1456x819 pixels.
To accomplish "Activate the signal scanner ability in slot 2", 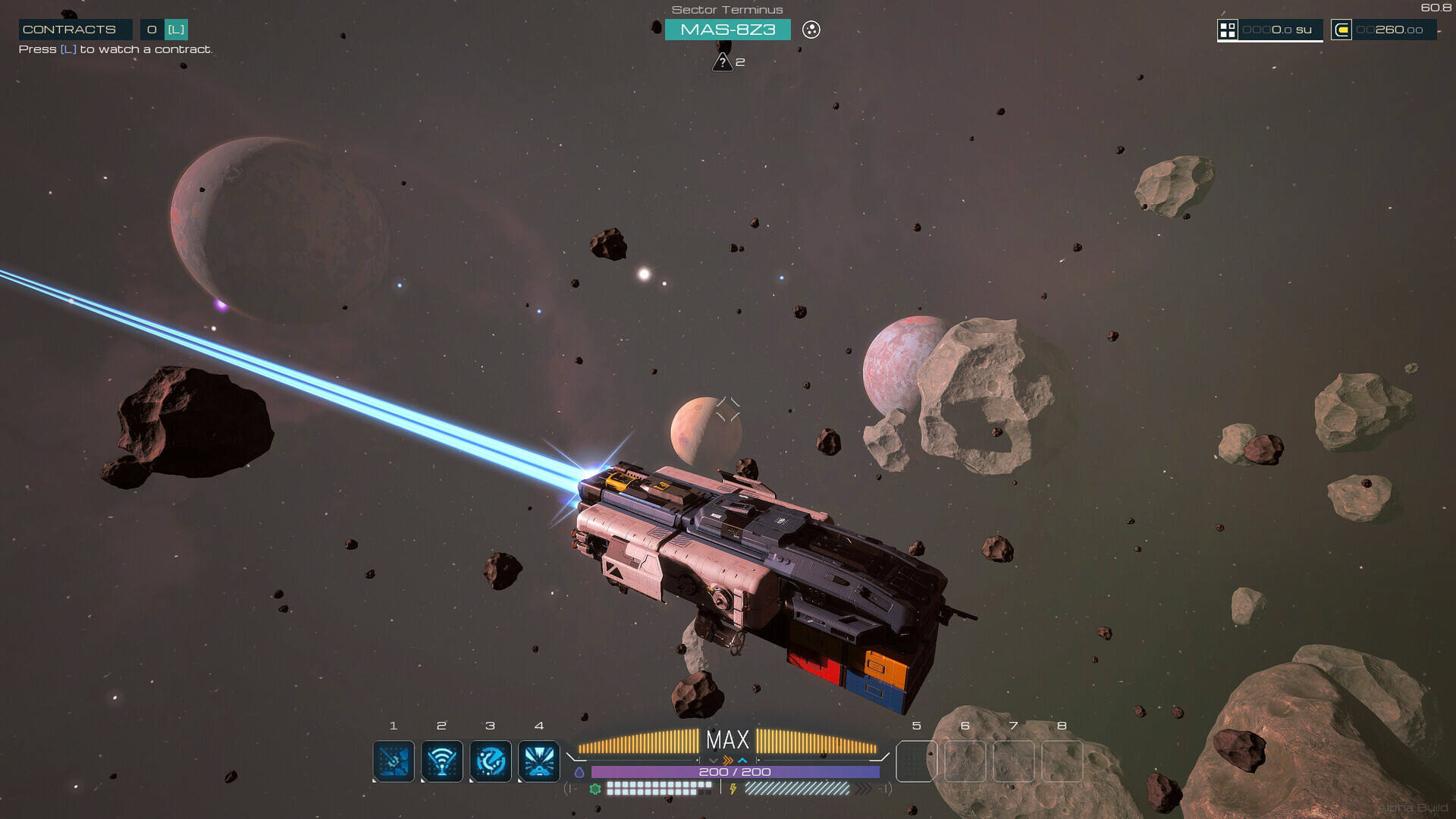I will (442, 761).
